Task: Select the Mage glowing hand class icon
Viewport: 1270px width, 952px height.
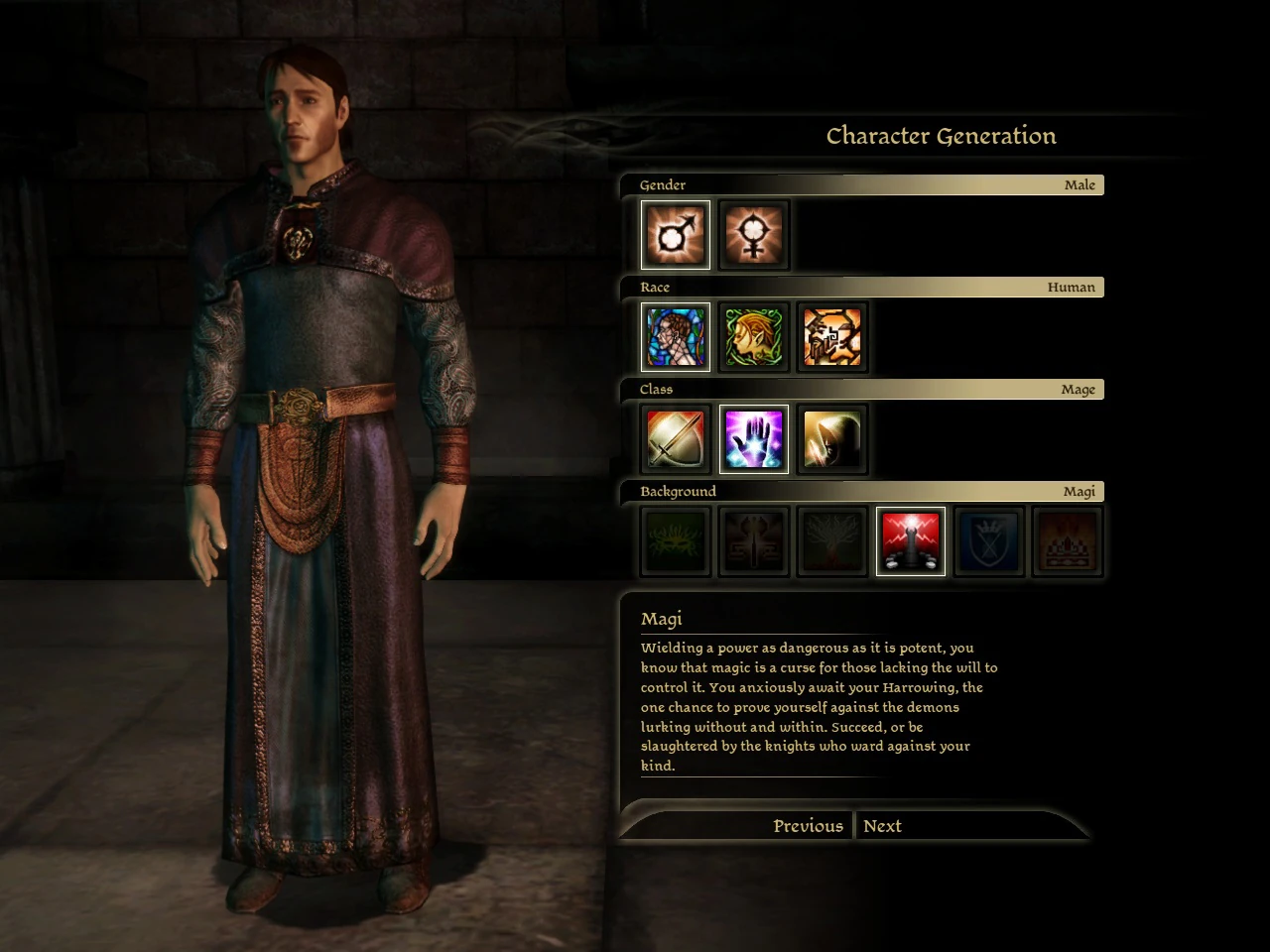Action: [x=754, y=439]
